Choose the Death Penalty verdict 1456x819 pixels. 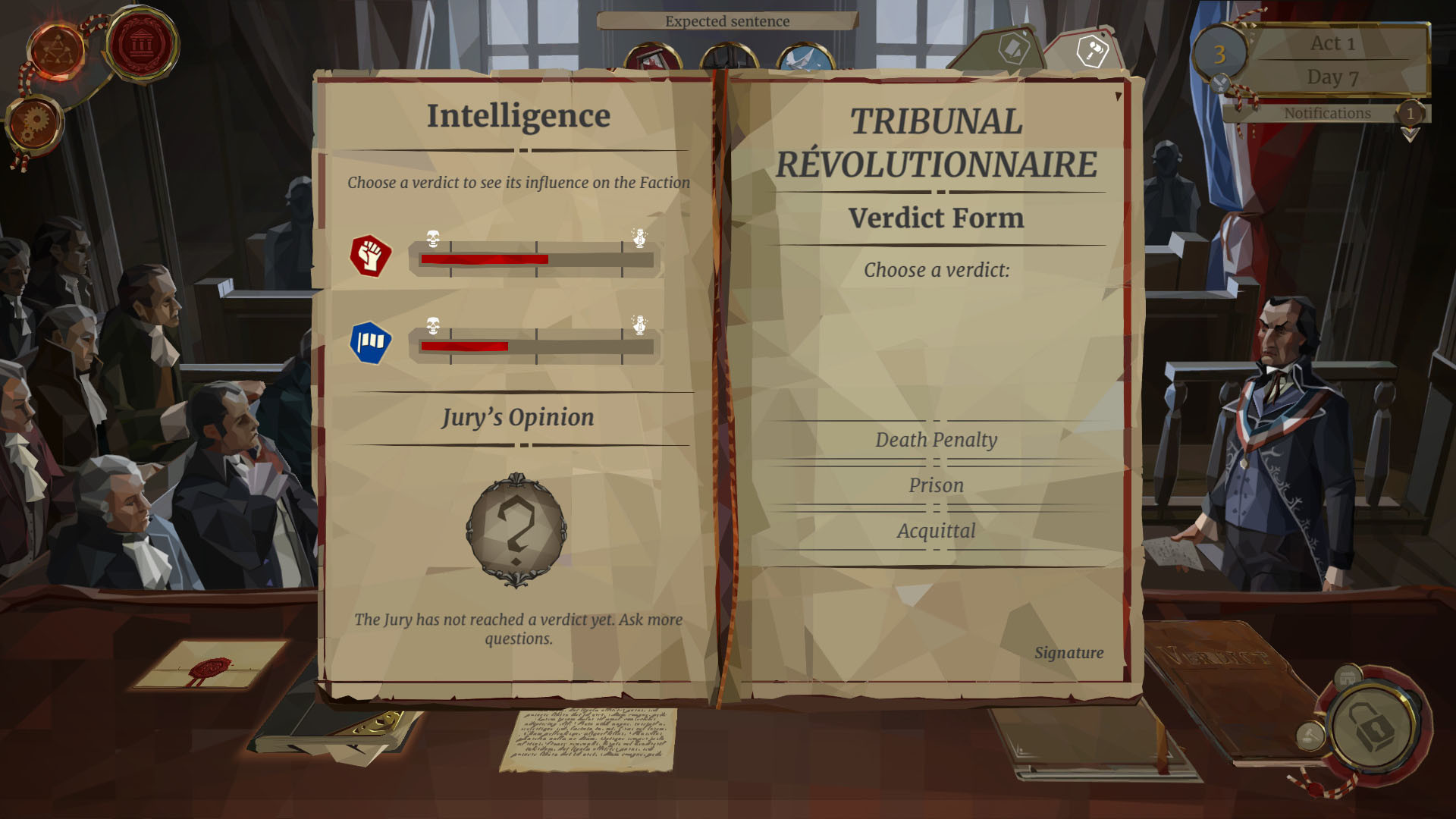937,439
